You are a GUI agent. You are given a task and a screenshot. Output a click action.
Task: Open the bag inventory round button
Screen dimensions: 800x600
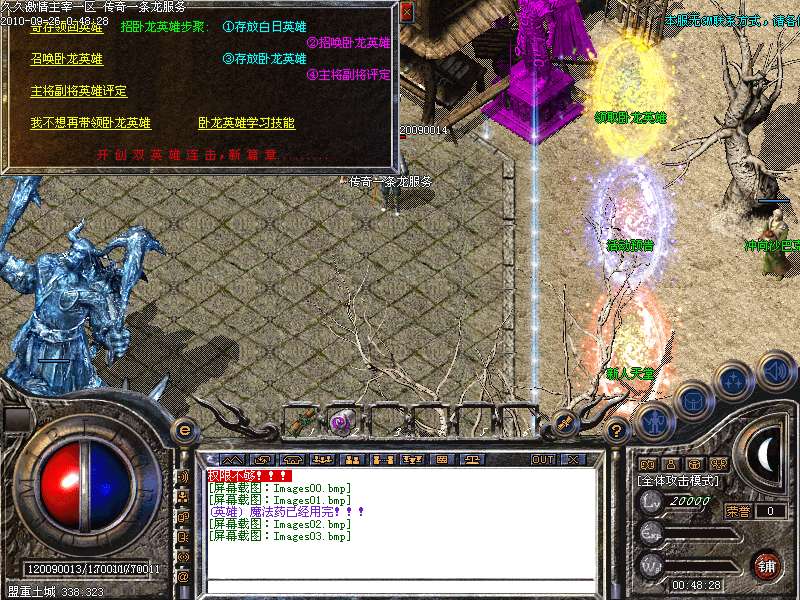click(x=692, y=398)
